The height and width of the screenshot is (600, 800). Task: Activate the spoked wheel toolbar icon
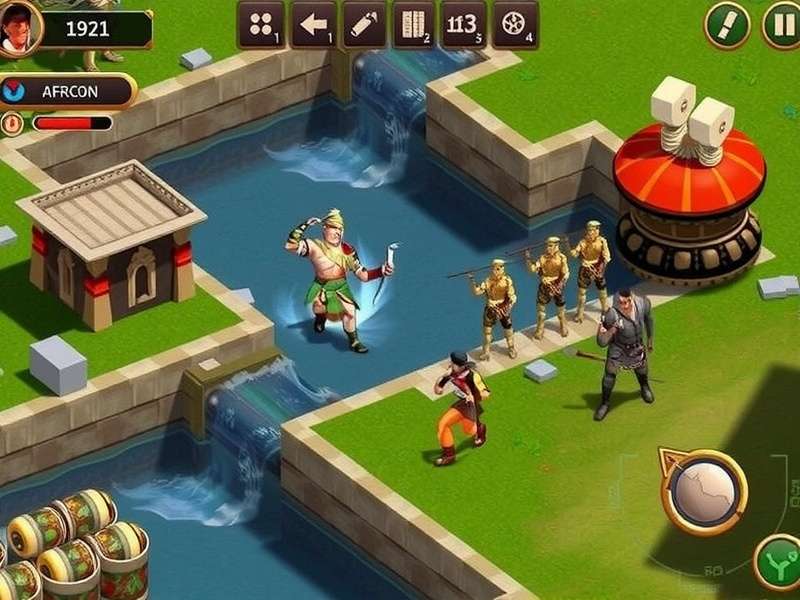tap(515, 24)
